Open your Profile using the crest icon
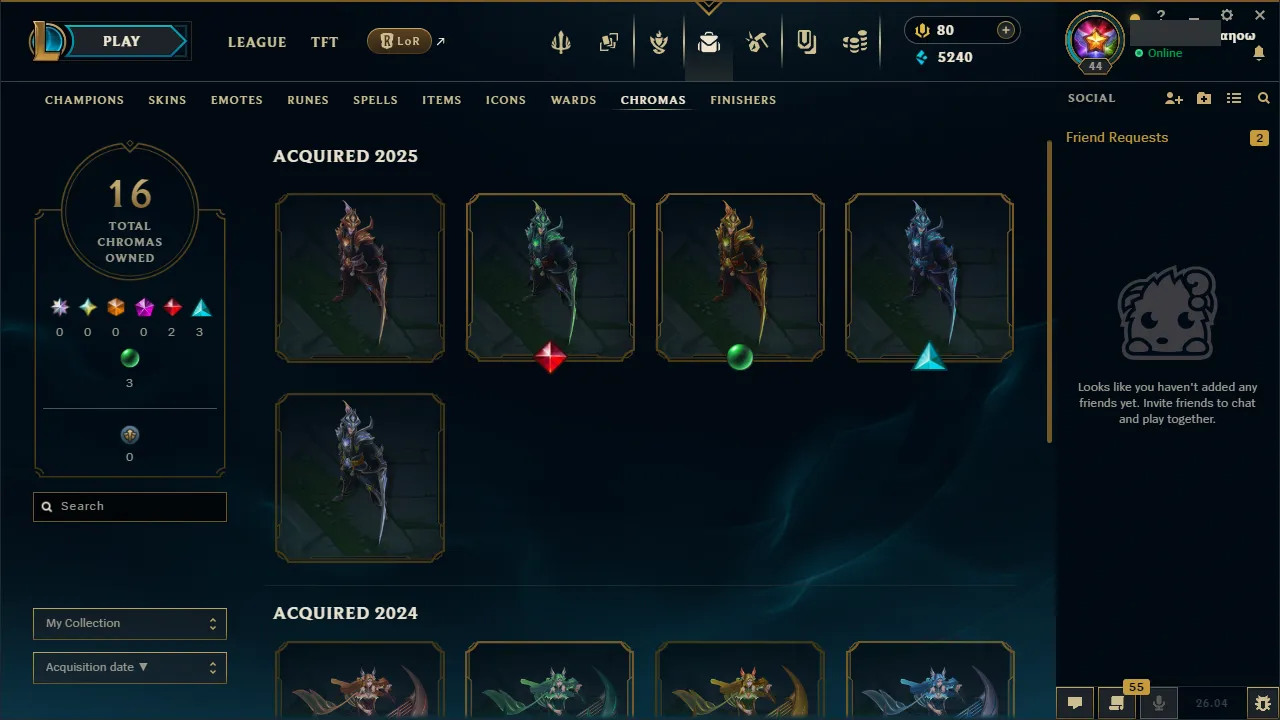 point(1094,42)
